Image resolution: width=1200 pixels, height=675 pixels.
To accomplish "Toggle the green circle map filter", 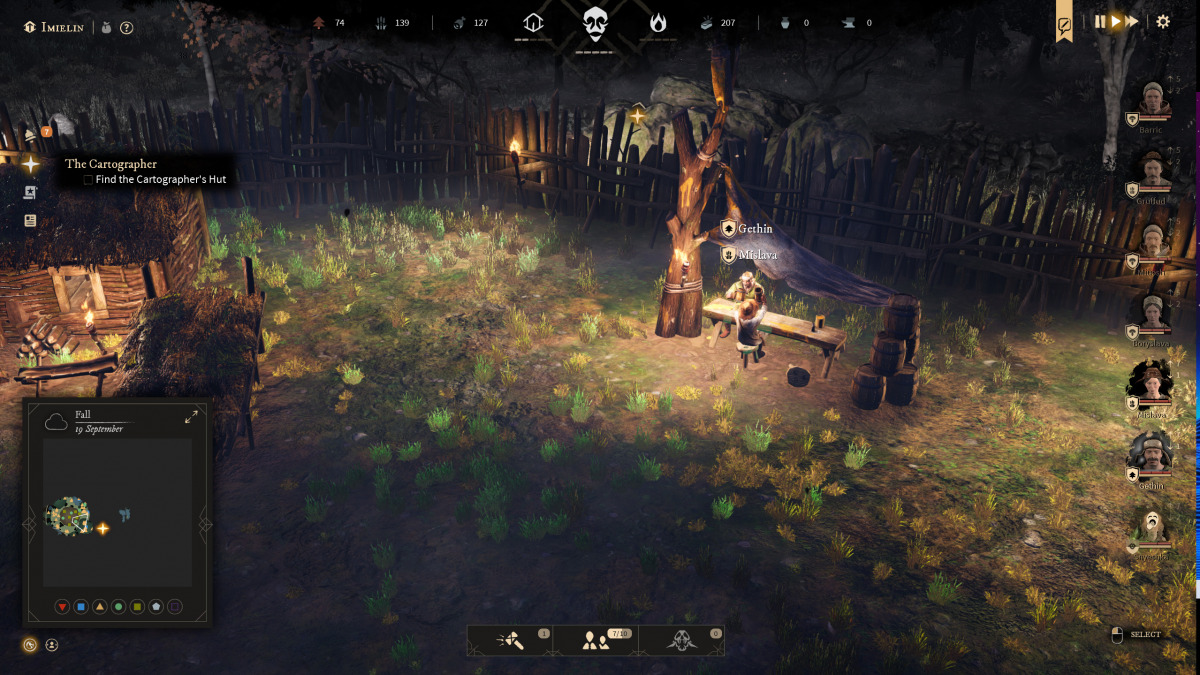I will pos(119,607).
